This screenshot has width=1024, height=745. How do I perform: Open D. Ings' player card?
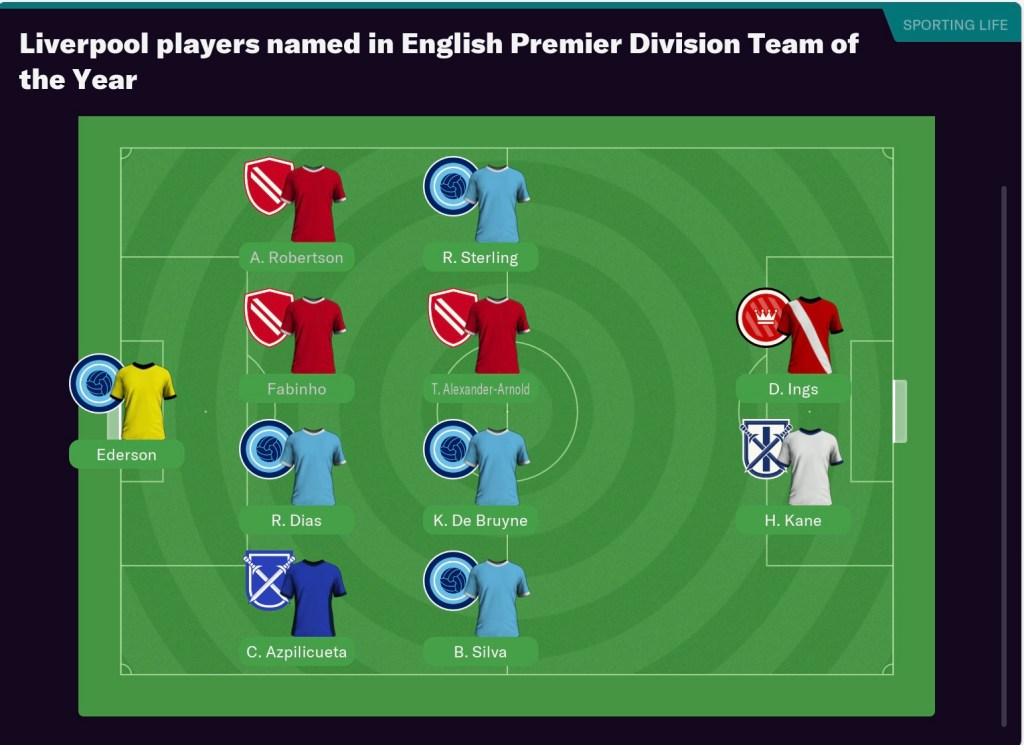[793, 388]
